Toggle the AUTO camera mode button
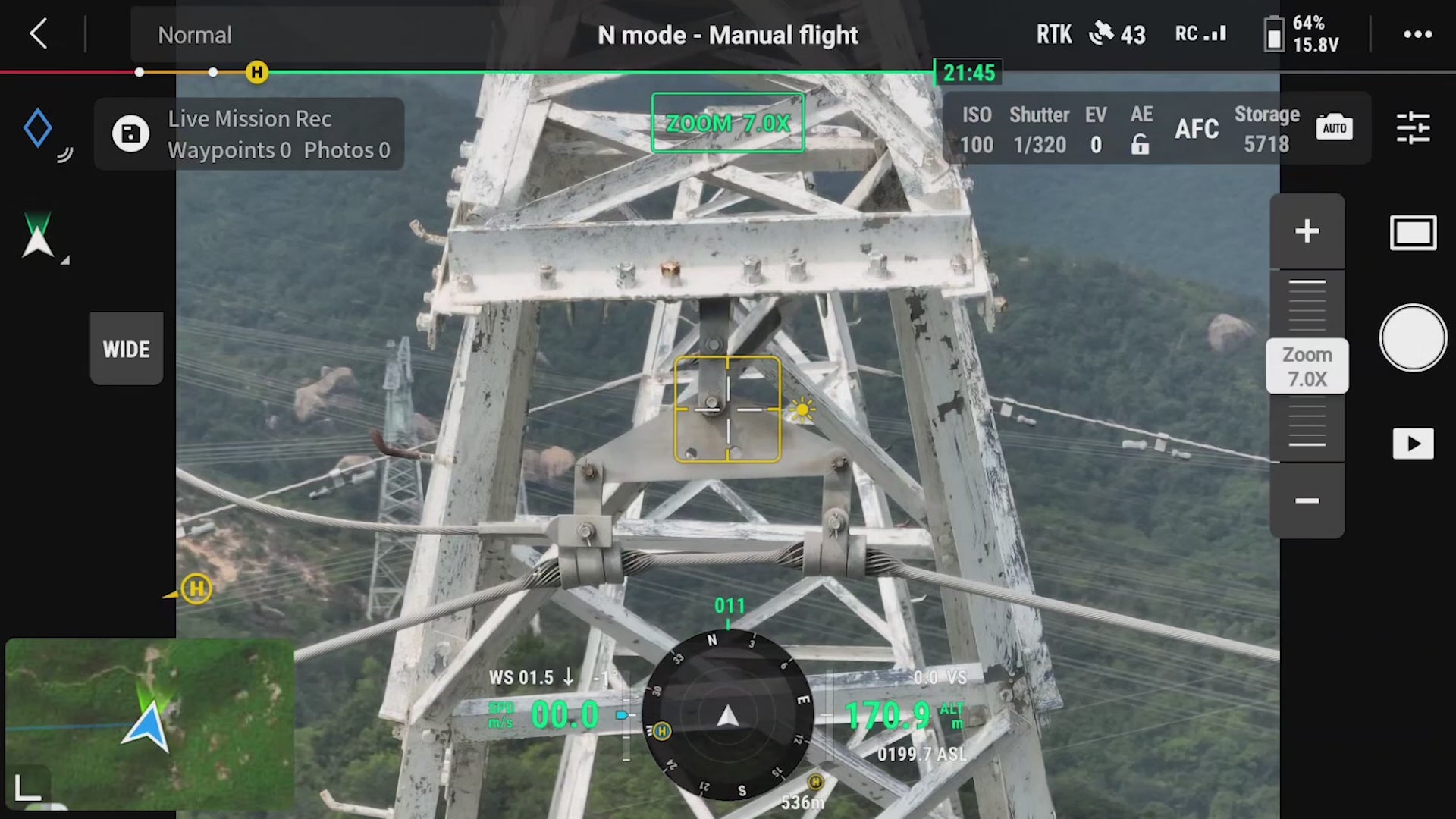Viewport: 1456px width, 819px height. [x=1334, y=127]
